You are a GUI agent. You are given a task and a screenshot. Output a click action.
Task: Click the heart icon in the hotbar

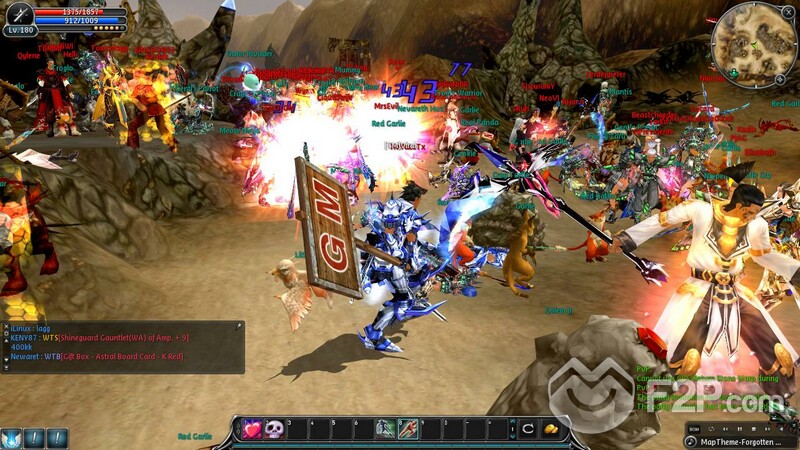(x=252, y=429)
